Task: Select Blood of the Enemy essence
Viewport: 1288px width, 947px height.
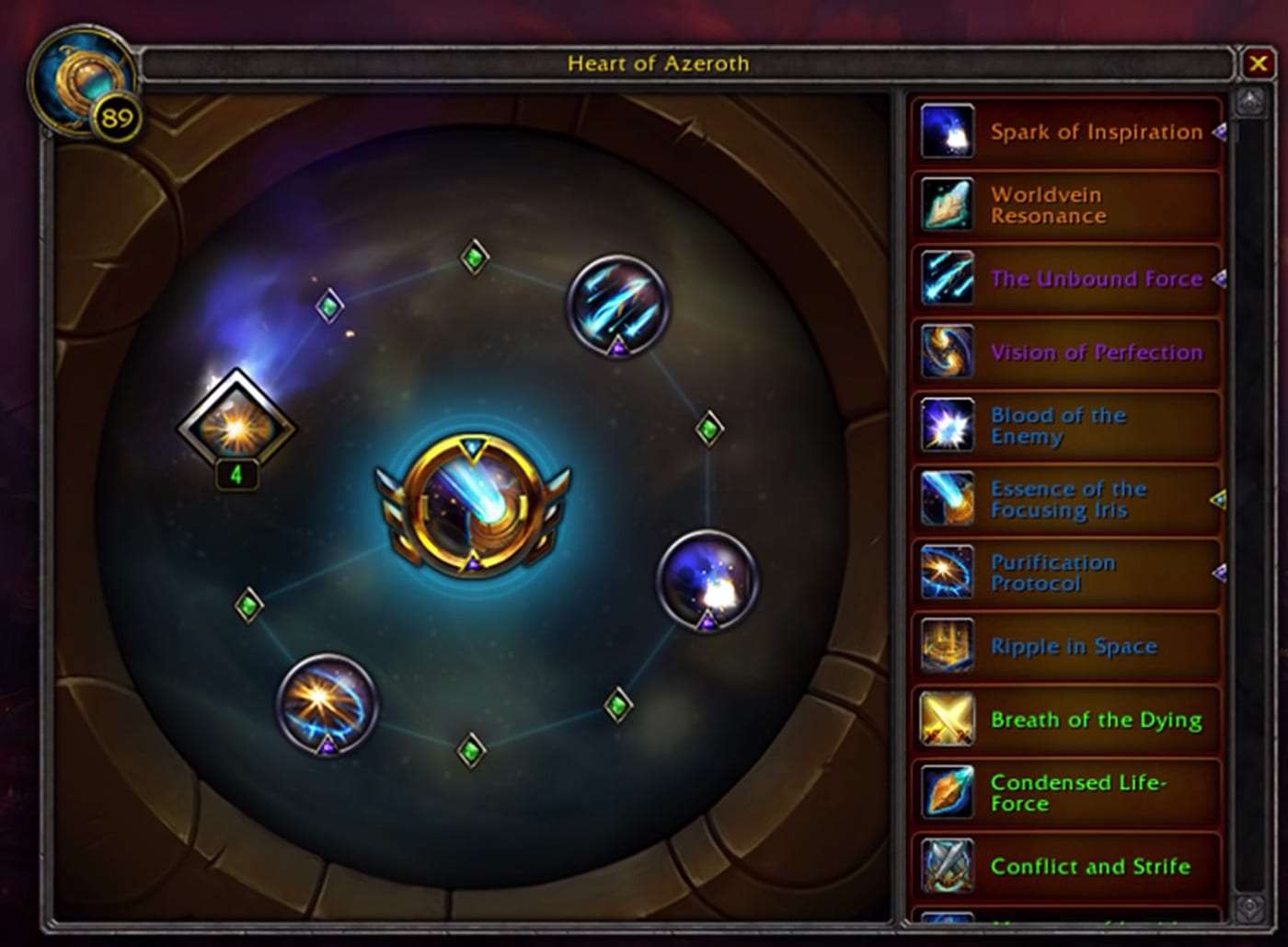Action: (x=1065, y=426)
